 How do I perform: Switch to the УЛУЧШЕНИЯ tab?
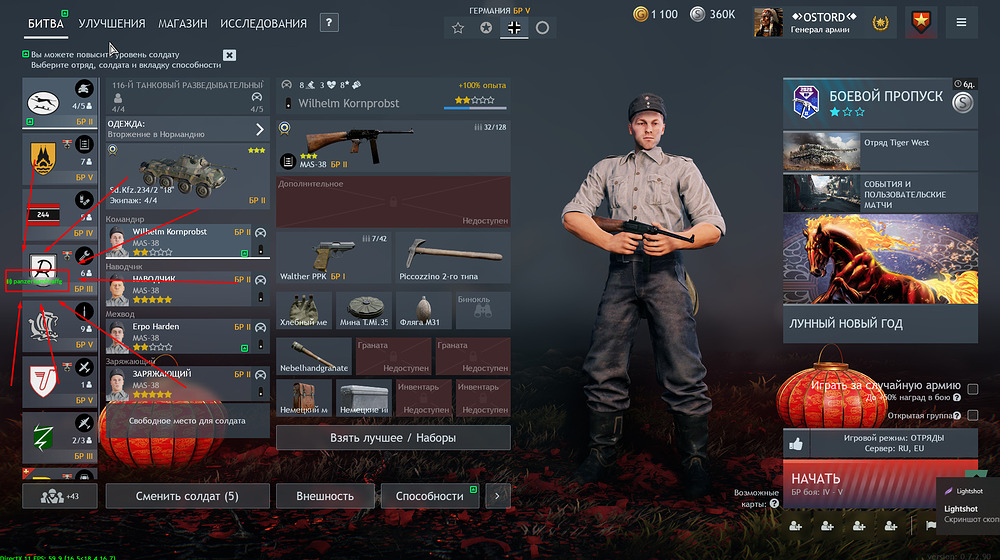(111, 23)
